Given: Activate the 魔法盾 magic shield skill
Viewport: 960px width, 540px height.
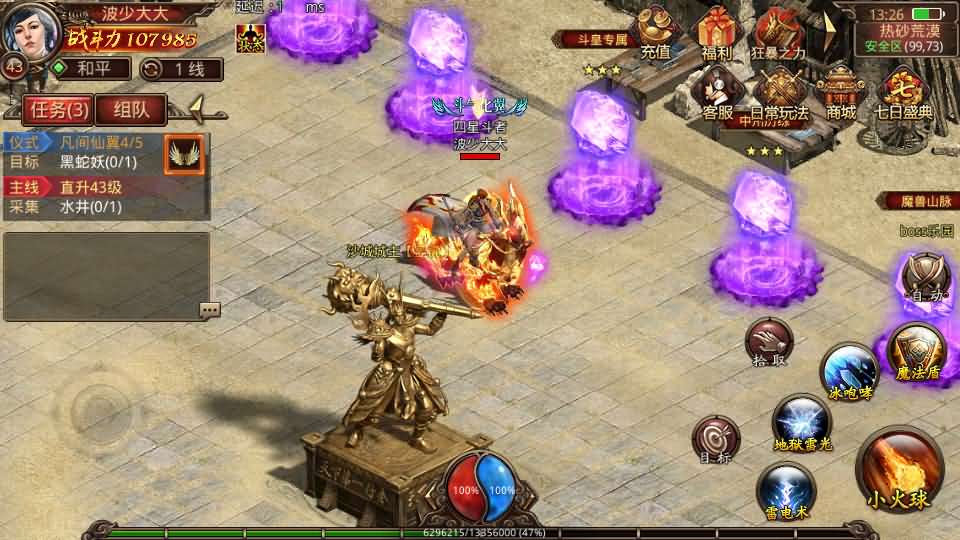Looking at the screenshot, I should pyautogui.click(x=917, y=351).
